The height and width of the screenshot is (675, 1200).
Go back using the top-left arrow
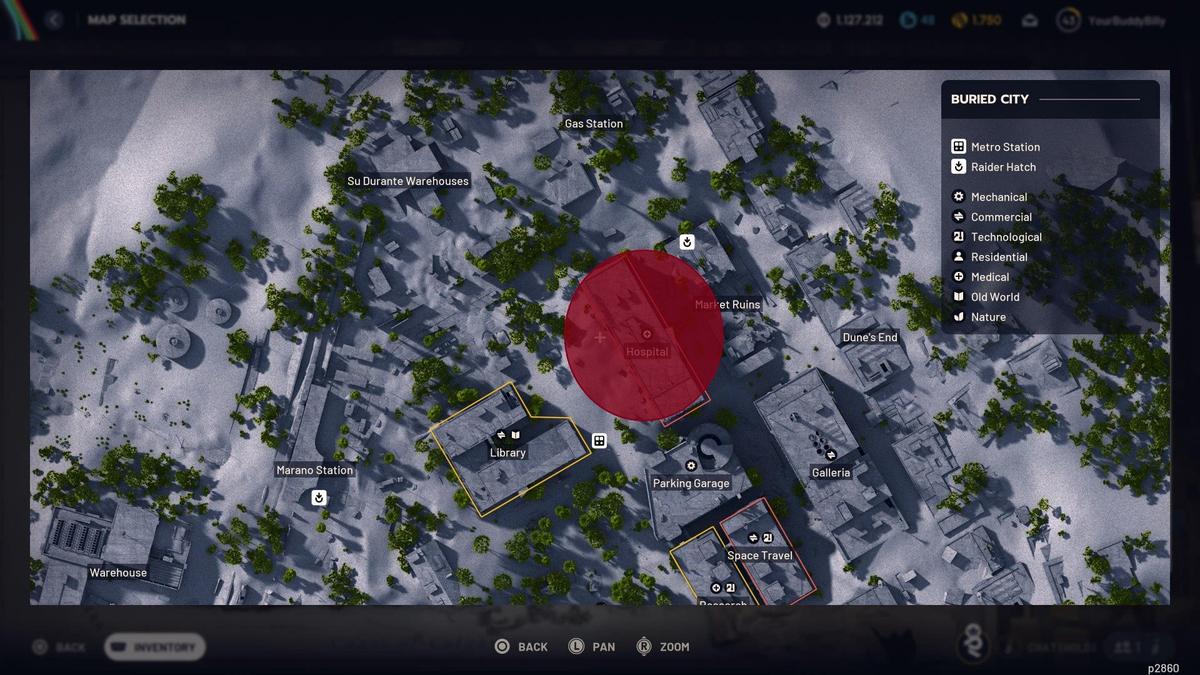coord(54,20)
